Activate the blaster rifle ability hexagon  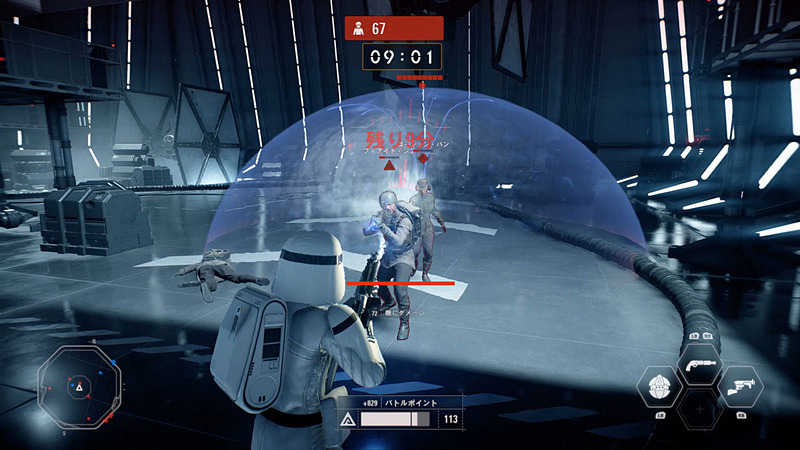pos(740,385)
